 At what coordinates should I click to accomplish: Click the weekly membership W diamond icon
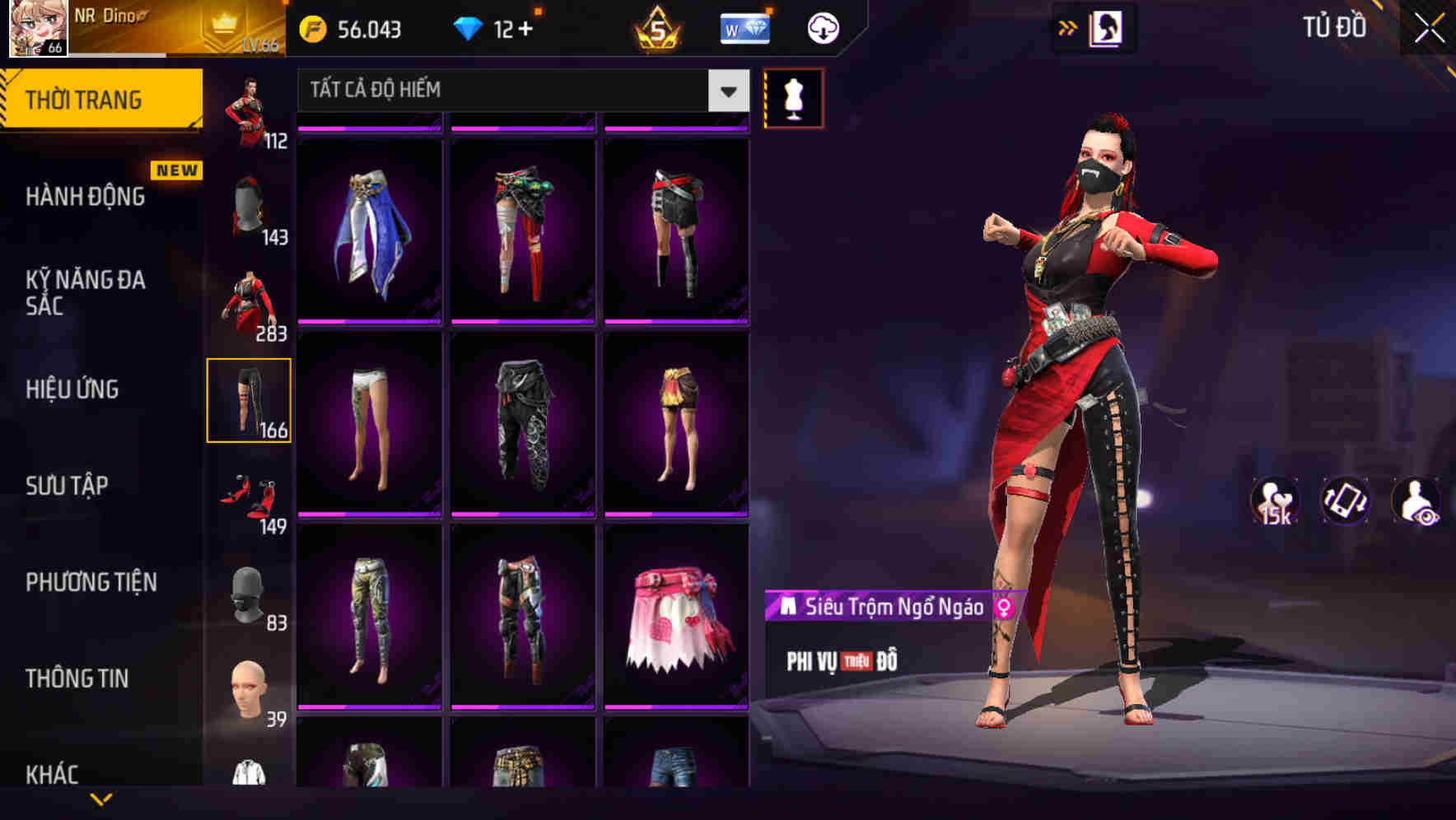(745, 27)
